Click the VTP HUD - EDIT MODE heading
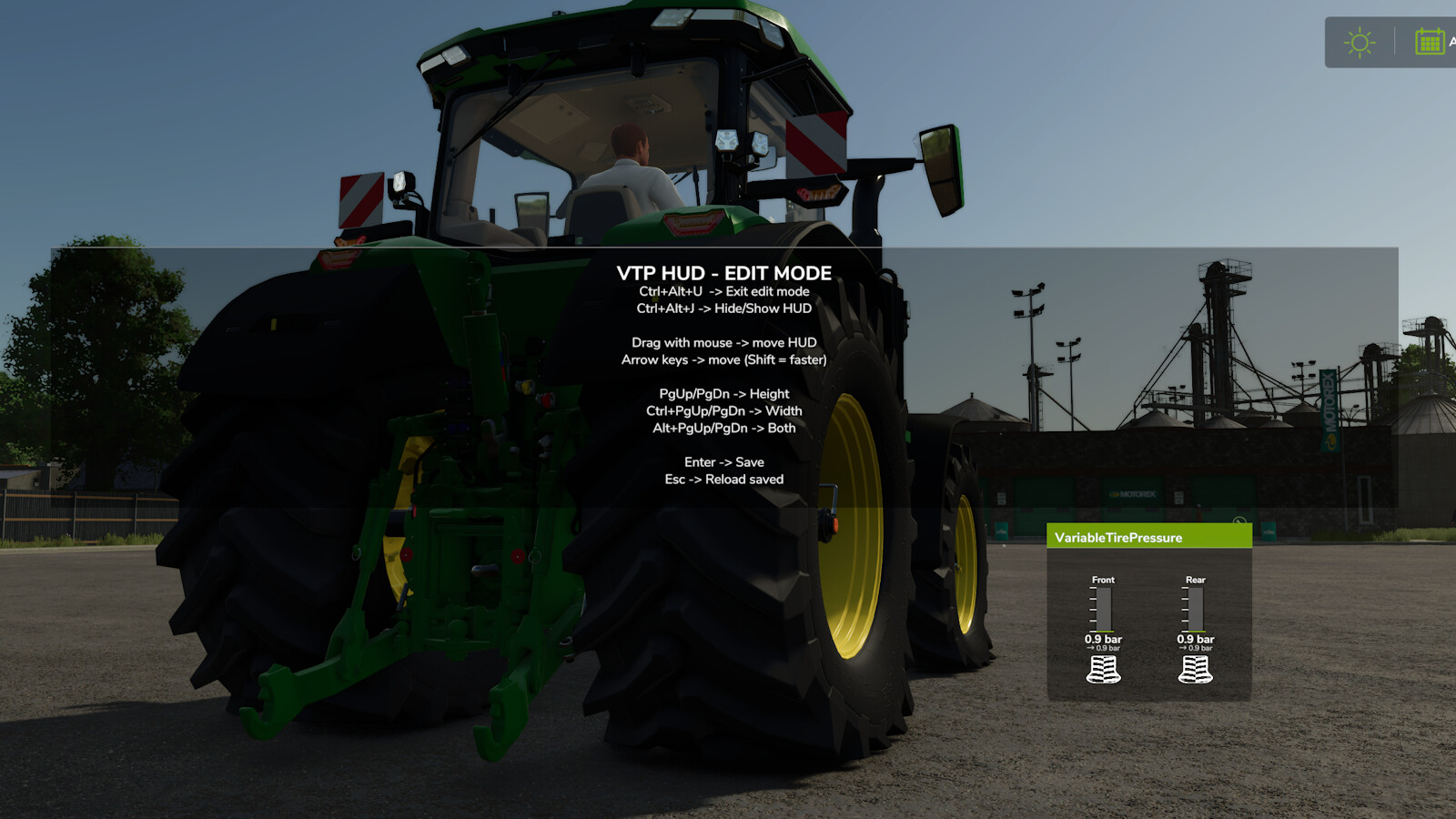Image resolution: width=1456 pixels, height=819 pixels. [725, 273]
